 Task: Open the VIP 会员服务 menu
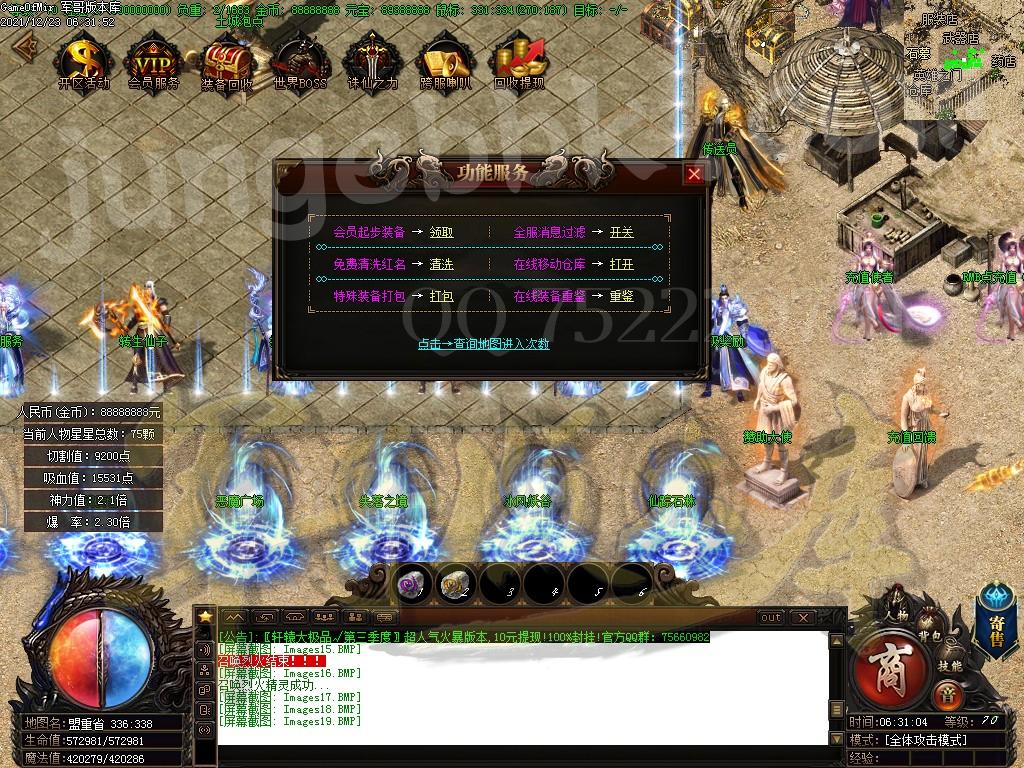(x=154, y=62)
